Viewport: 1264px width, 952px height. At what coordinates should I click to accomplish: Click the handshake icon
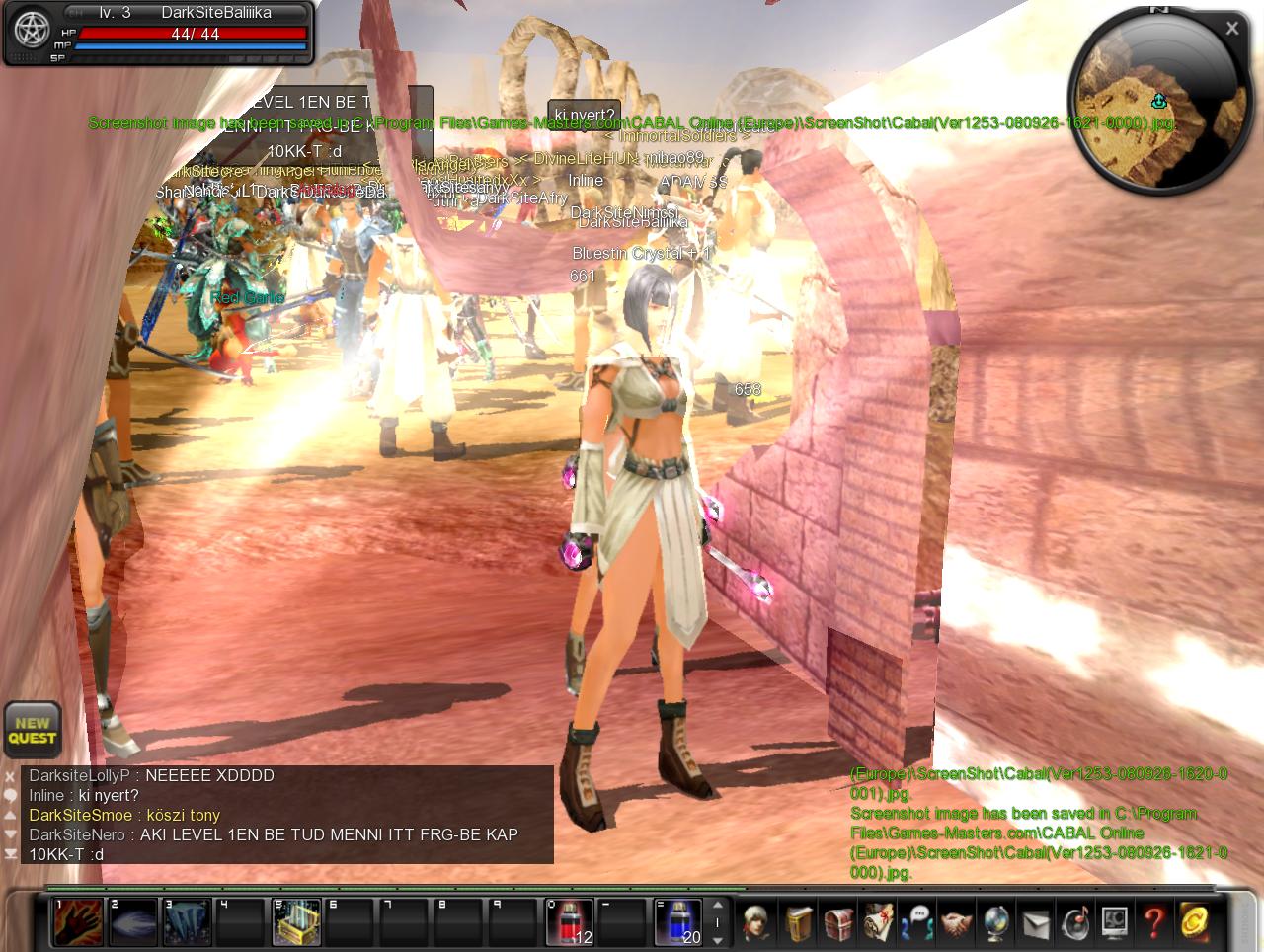pyautogui.click(x=957, y=923)
